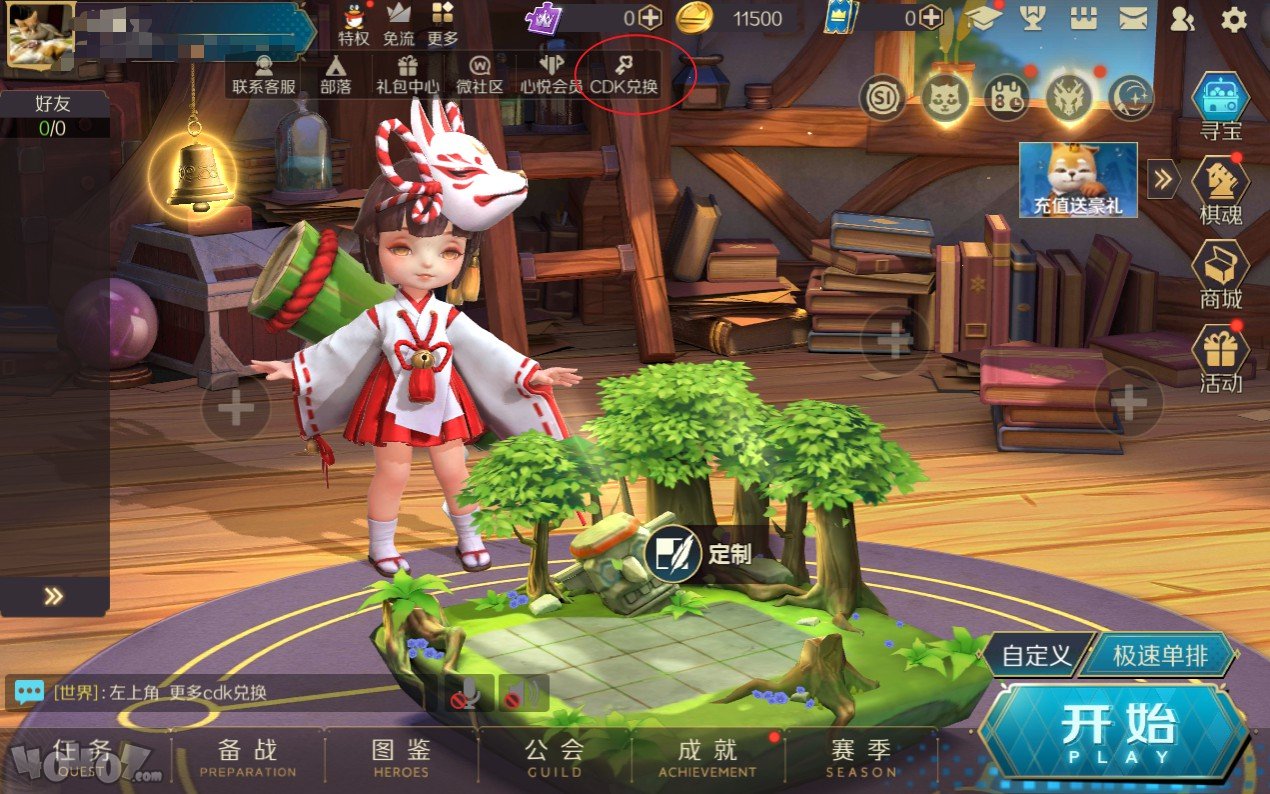This screenshot has height=794, width=1270.
Task: Open the 寻宝 treasure hunt
Action: 1221,109
